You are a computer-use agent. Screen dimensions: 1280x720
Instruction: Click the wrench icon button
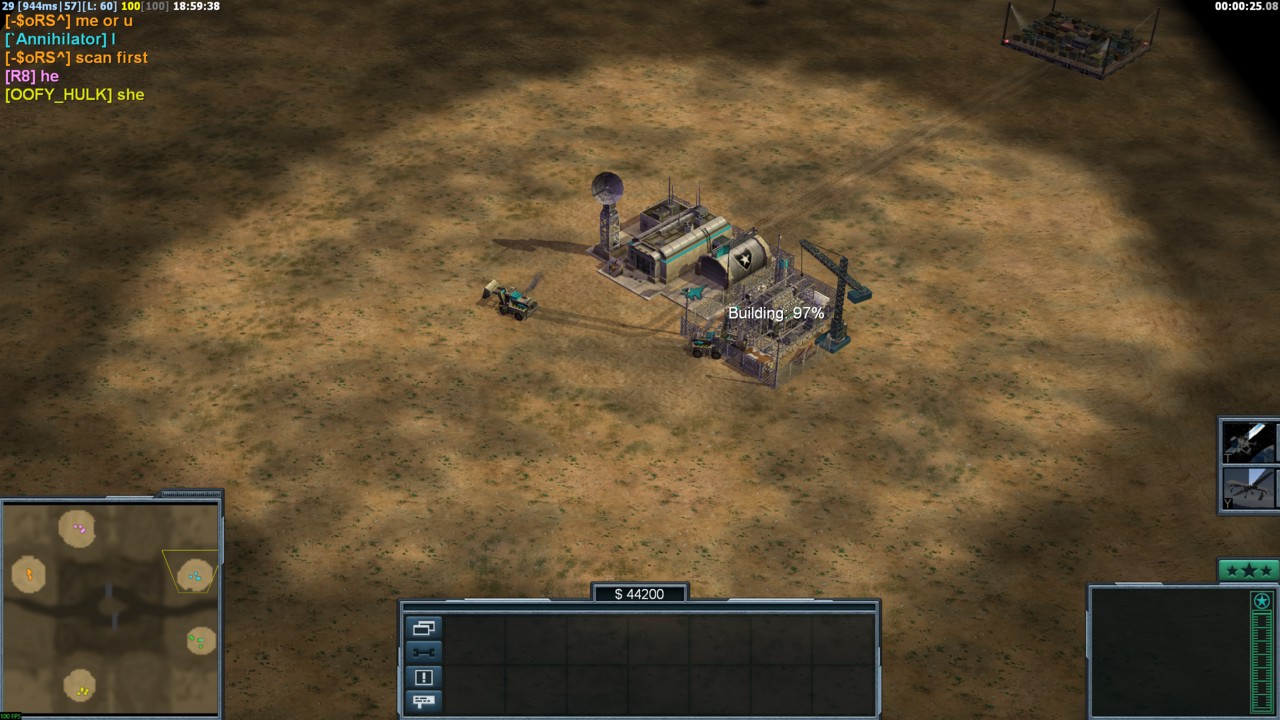(423, 652)
